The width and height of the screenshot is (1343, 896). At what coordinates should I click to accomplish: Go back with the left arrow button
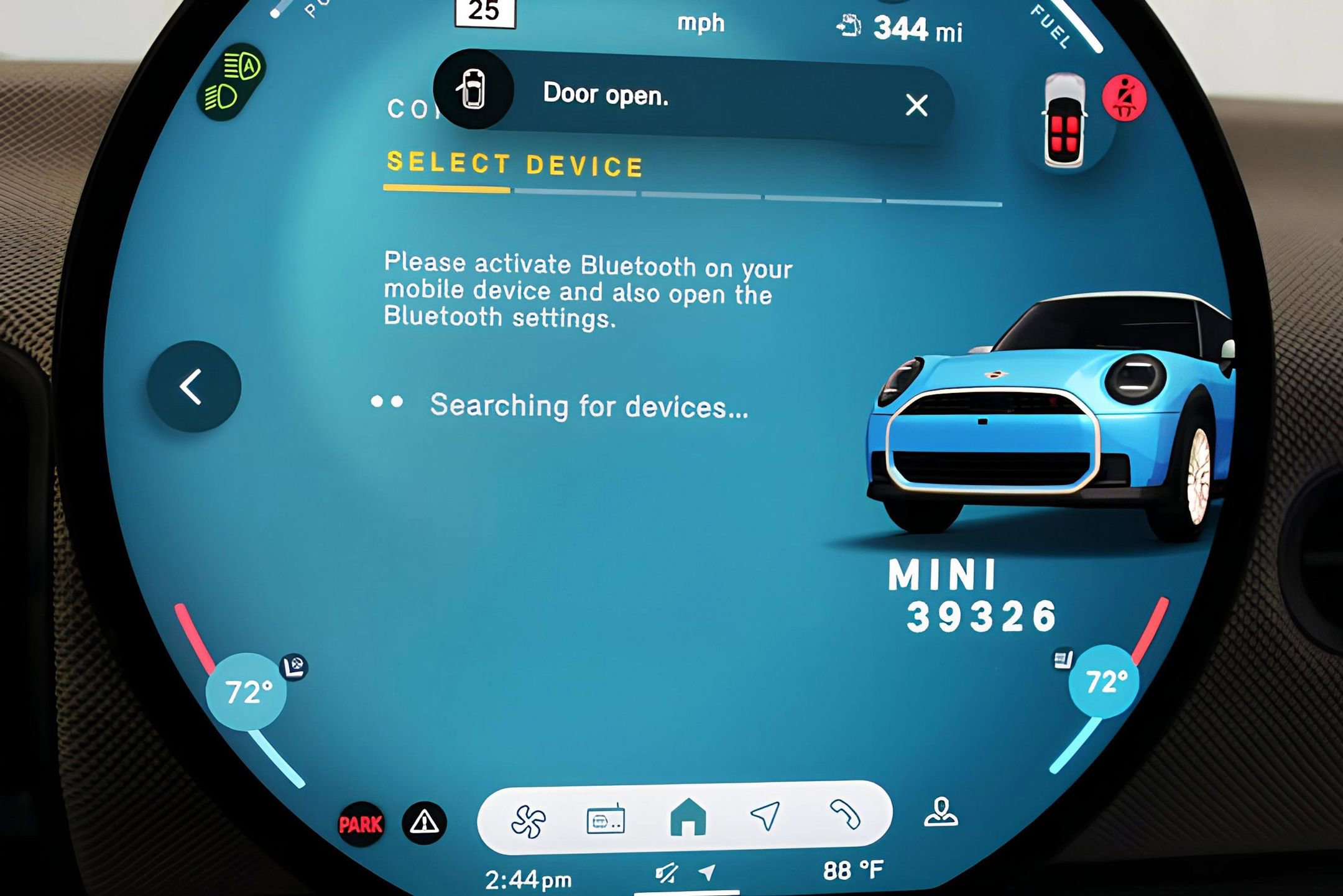[x=193, y=387]
